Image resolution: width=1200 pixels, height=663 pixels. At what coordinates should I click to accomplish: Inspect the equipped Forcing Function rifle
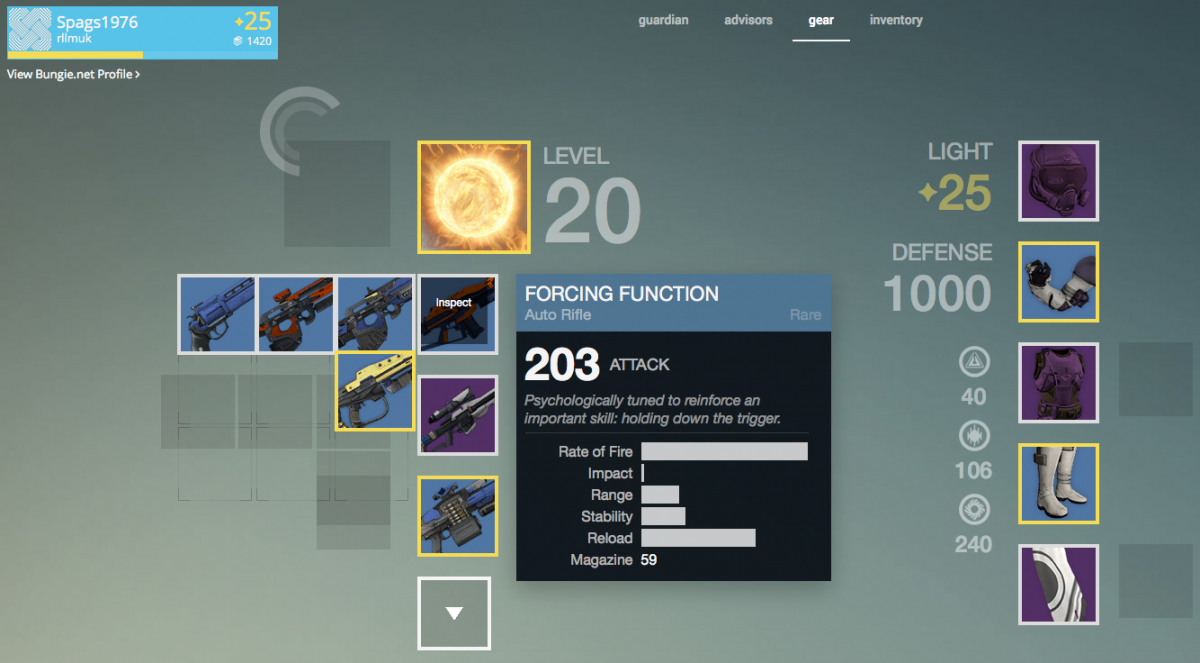coord(456,314)
